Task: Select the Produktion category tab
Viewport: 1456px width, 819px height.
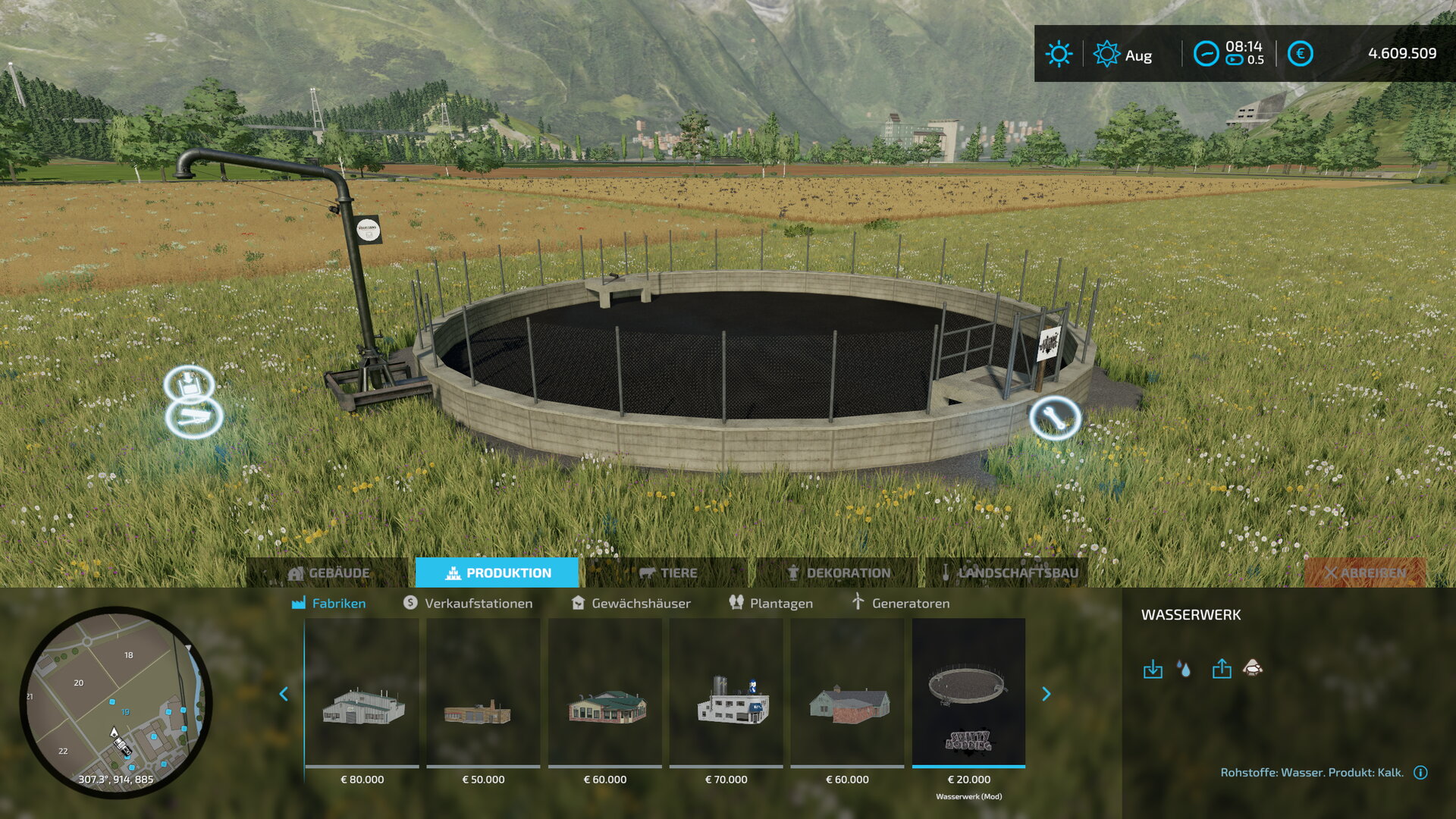Action: (x=497, y=573)
